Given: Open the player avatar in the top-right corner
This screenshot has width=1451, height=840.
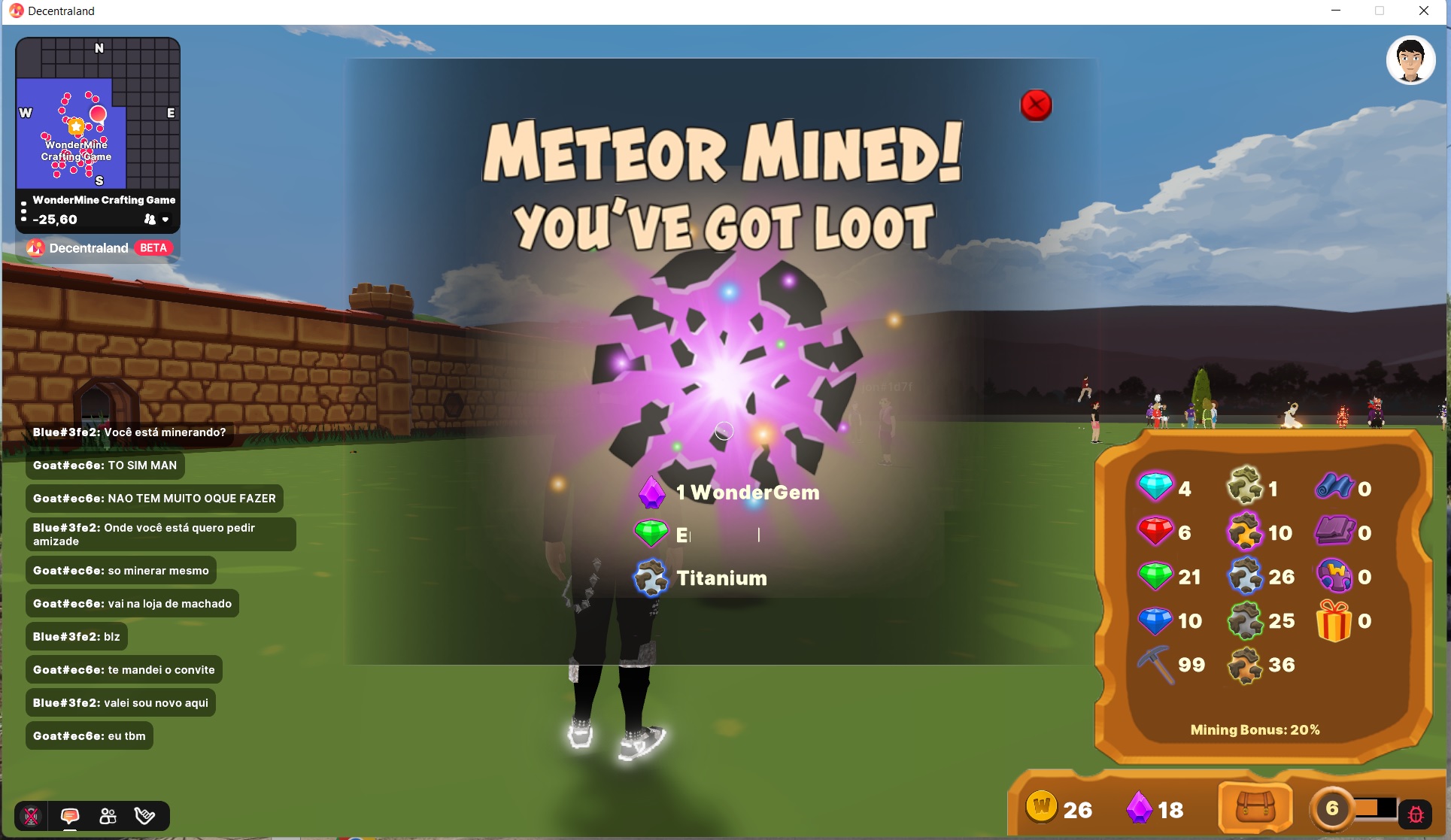Looking at the screenshot, I should [x=1412, y=60].
